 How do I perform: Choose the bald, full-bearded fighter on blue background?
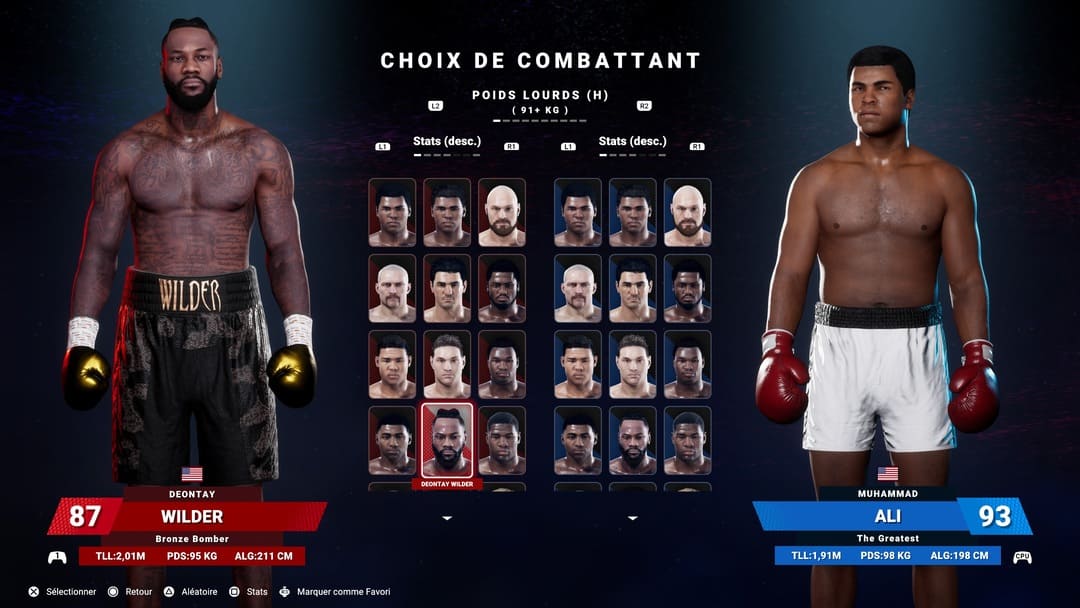pyautogui.click(x=687, y=212)
